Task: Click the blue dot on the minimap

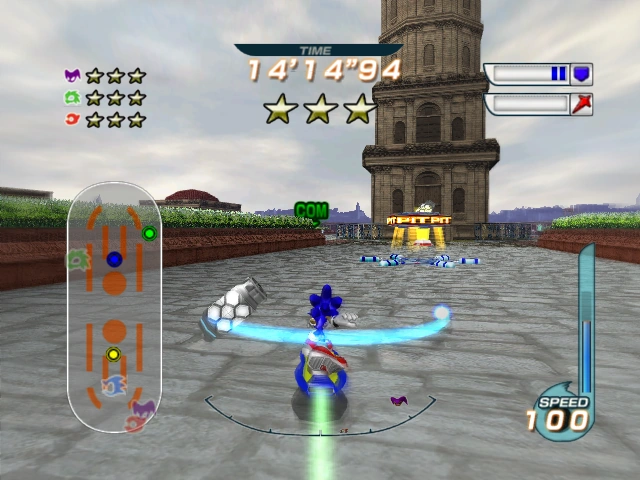Action: [114, 260]
